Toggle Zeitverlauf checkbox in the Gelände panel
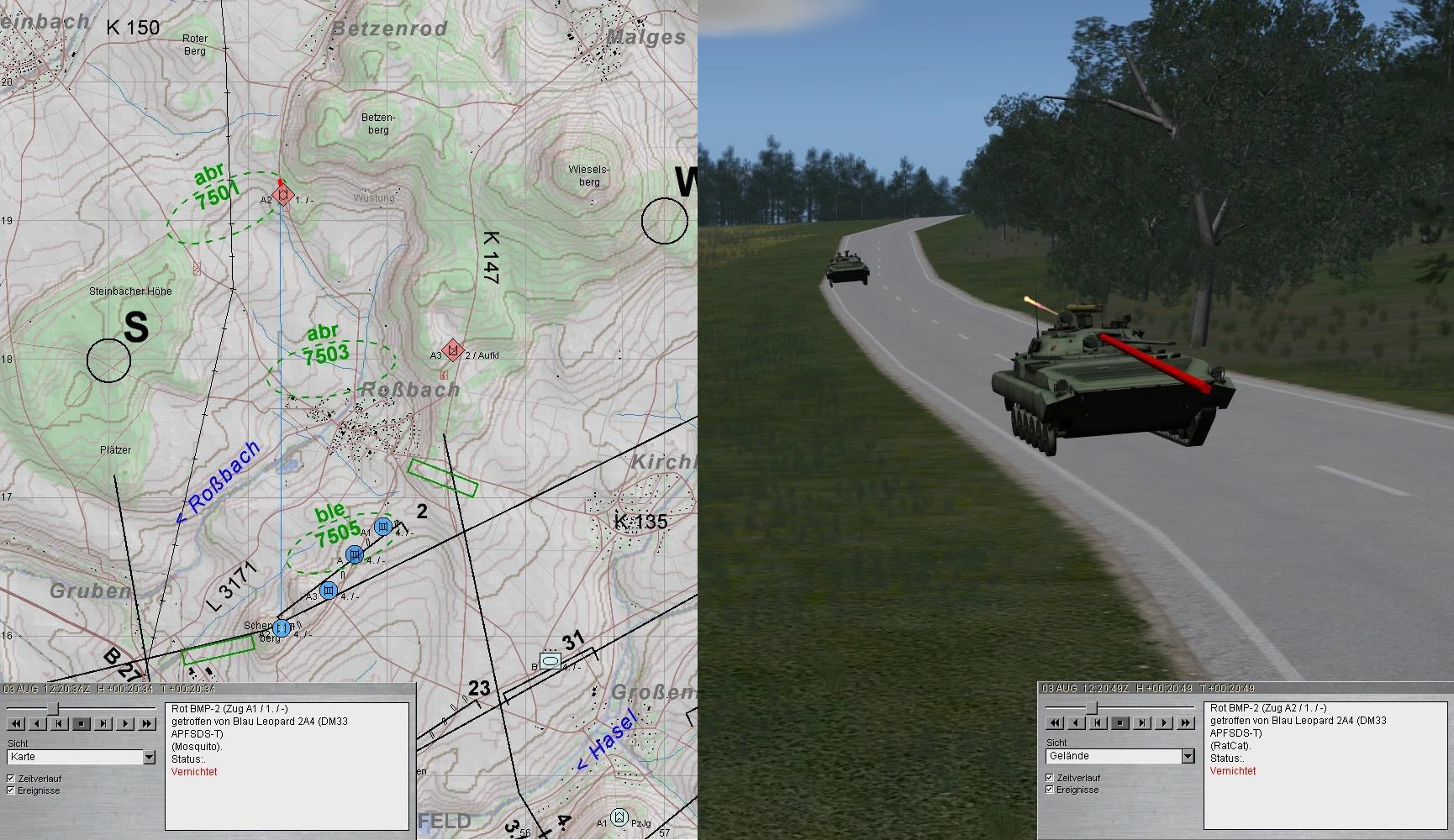The height and width of the screenshot is (840, 1454). 1050,778
